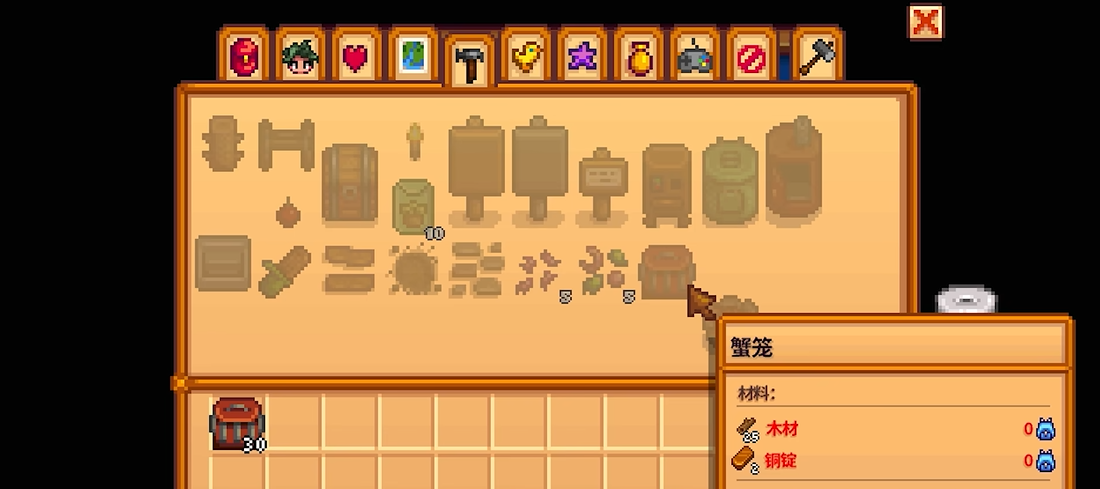1100x489 pixels.
Task: Open the golden vase collections tab
Action: (x=637, y=56)
